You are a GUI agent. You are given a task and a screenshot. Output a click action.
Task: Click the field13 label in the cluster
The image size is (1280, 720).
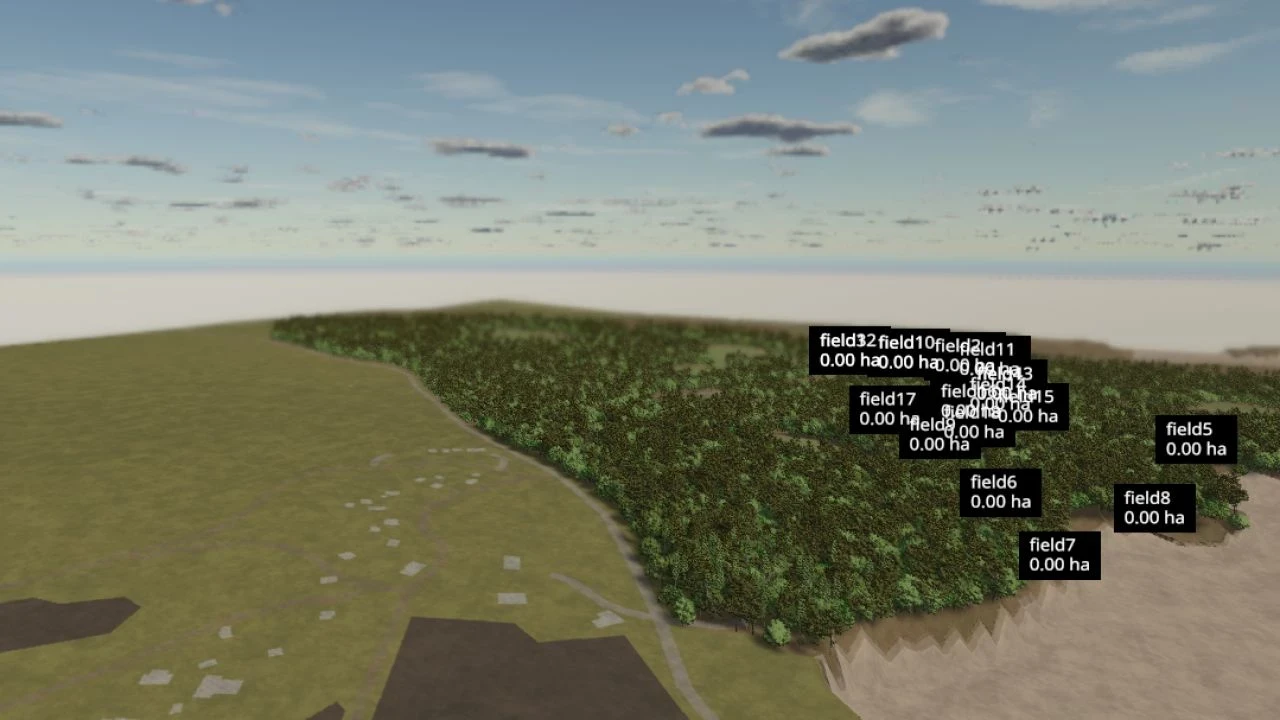tap(1003, 375)
